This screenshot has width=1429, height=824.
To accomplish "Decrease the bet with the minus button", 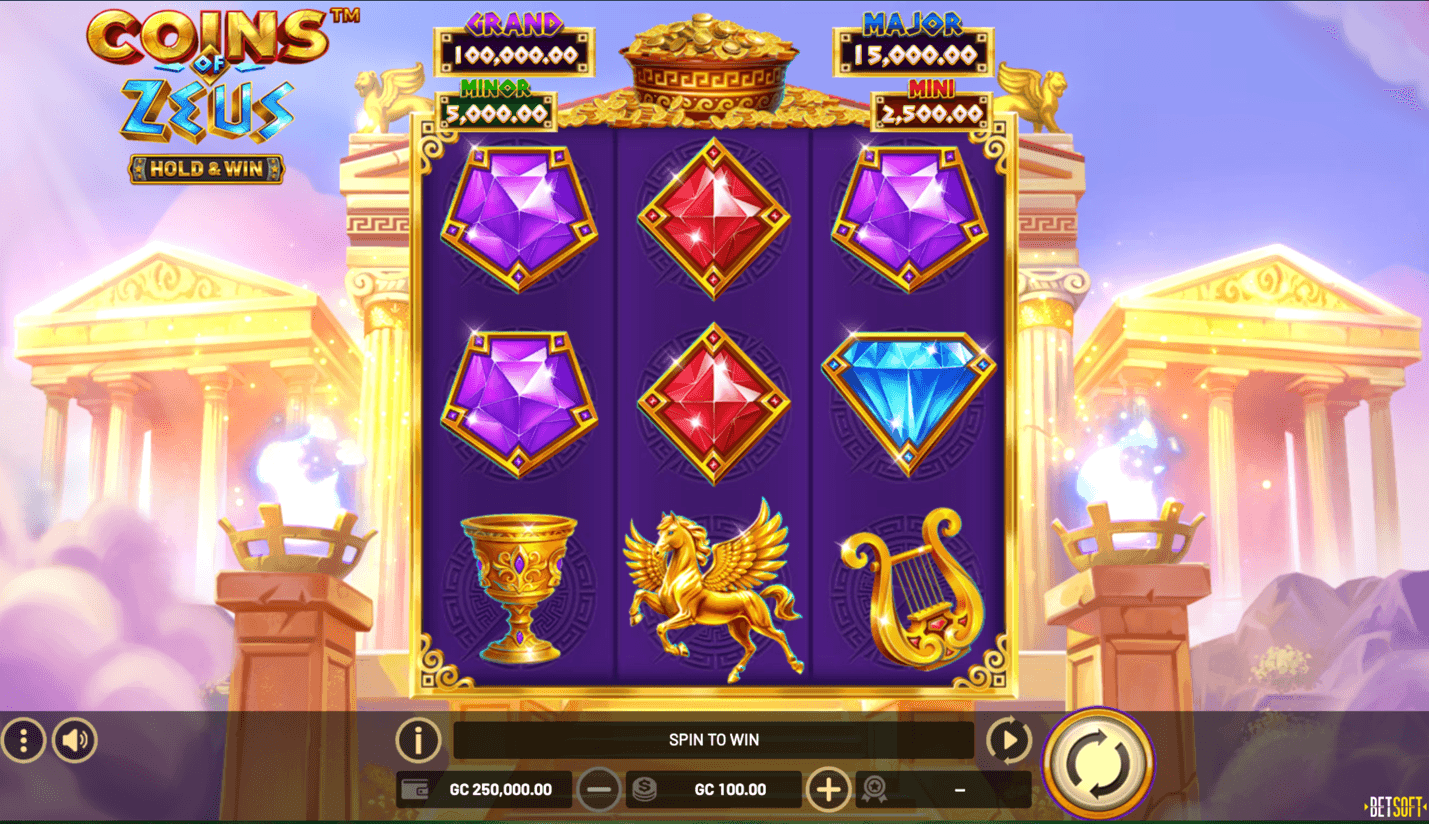I will click(x=599, y=790).
